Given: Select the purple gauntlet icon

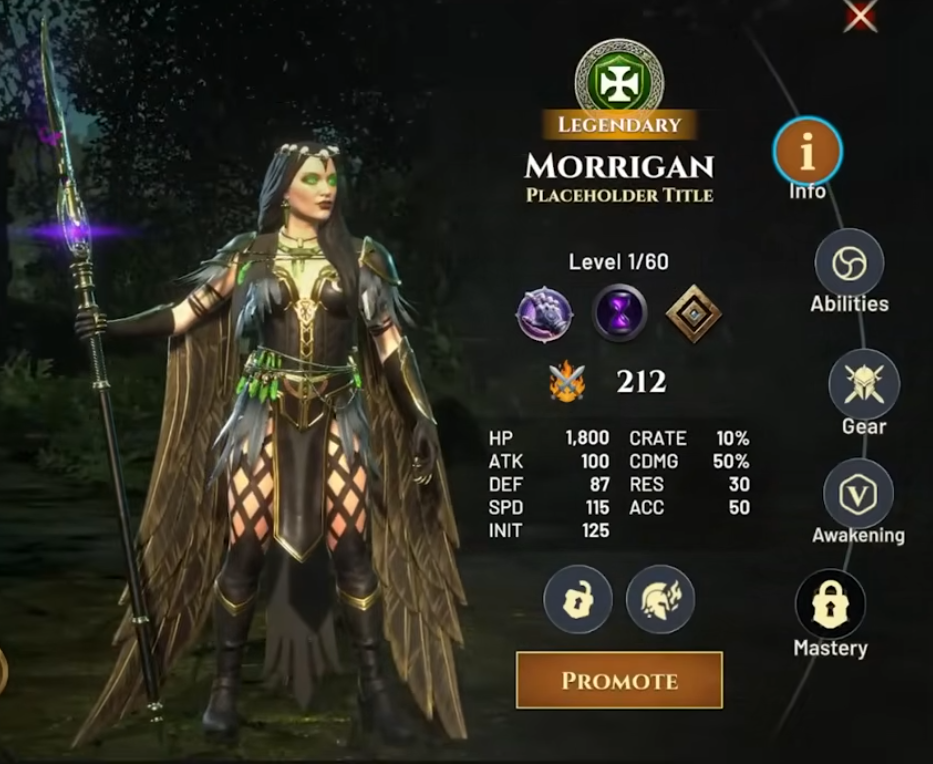Looking at the screenshot, I should pyautogui.click(x=545, y=314).
